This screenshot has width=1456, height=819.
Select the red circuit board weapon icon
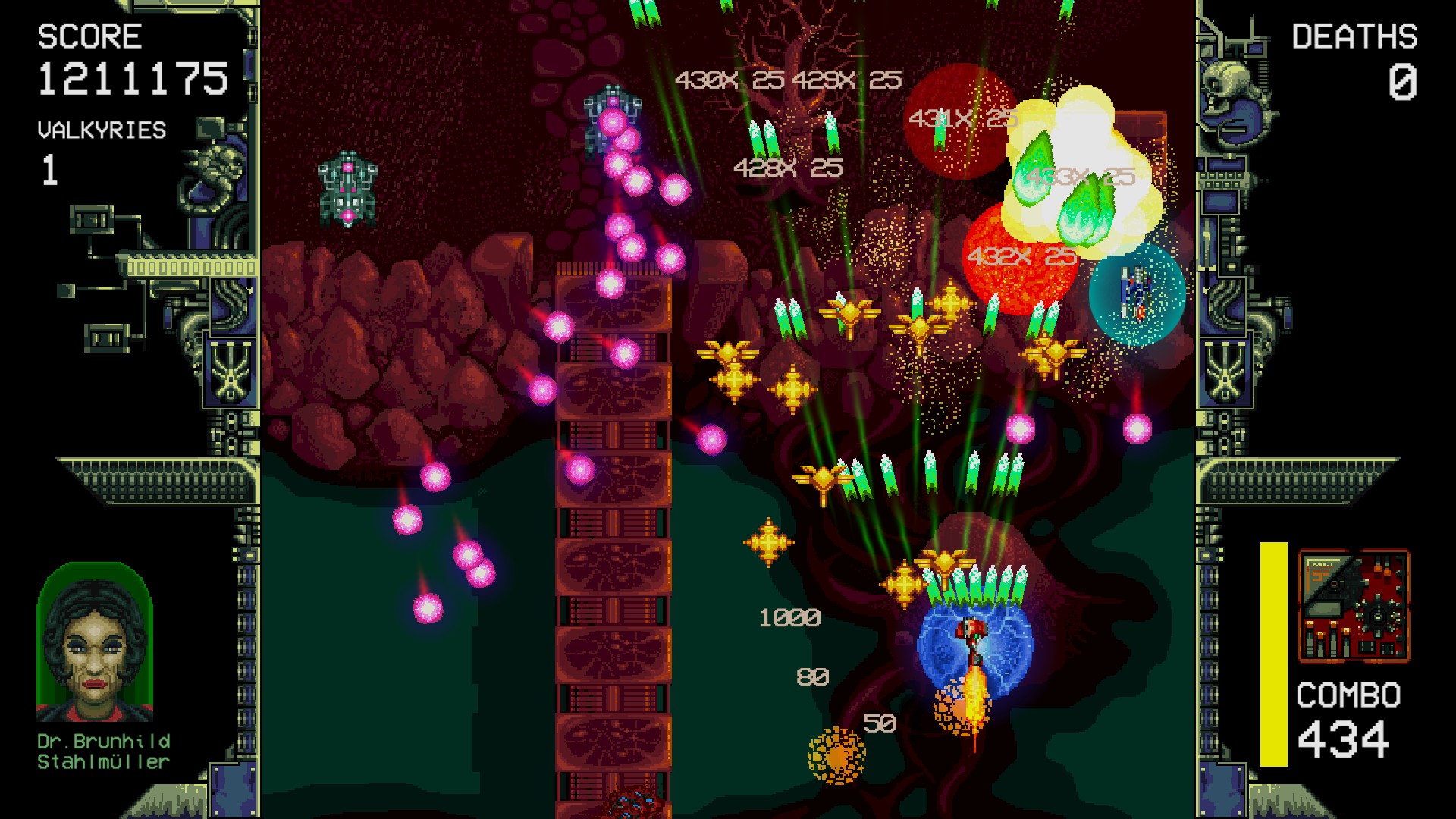coord(1354,607)
